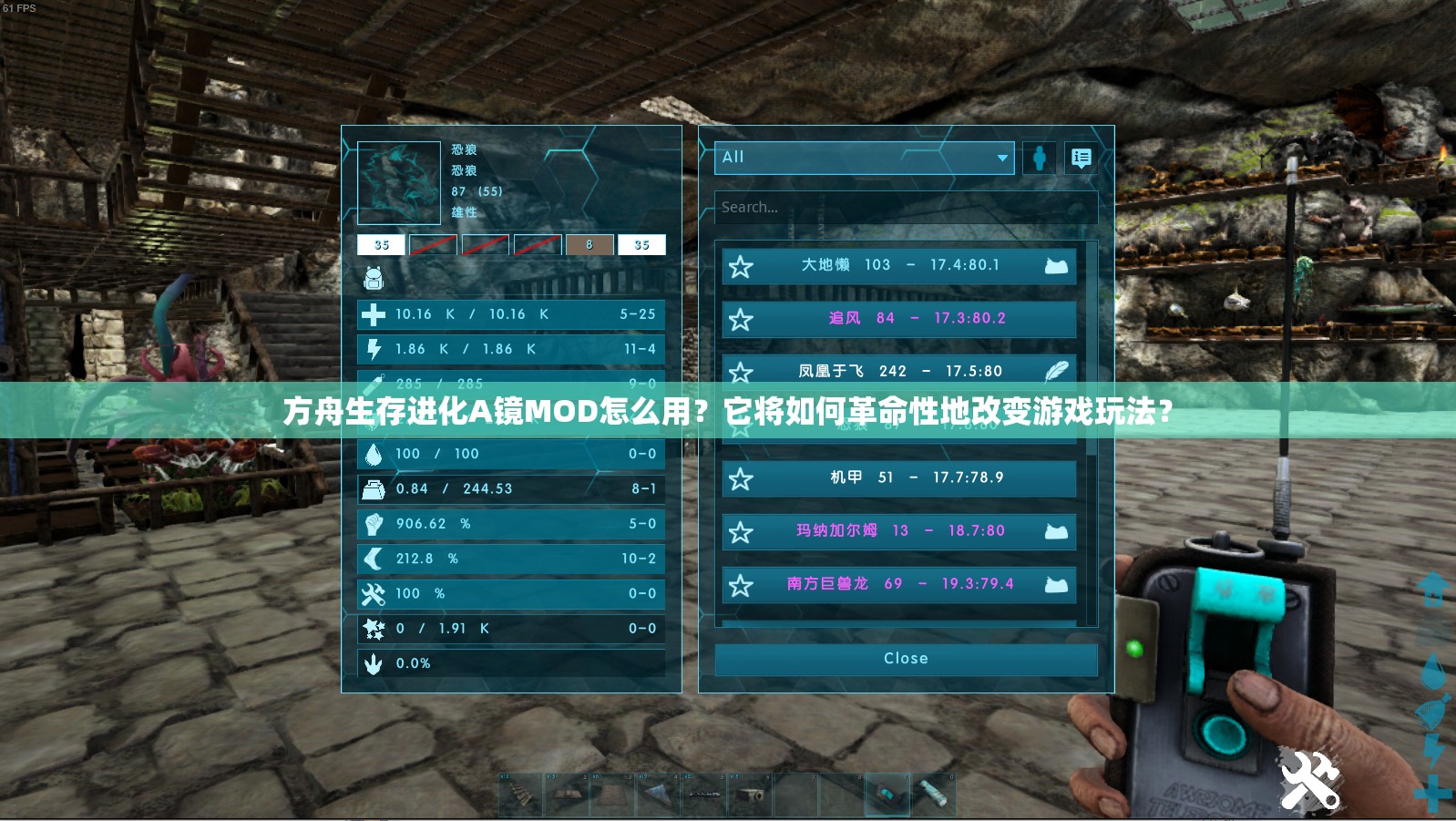Screen dimensions: 1456x821
Task: Click the crossed wrench tools icon
Action: 1309,781
